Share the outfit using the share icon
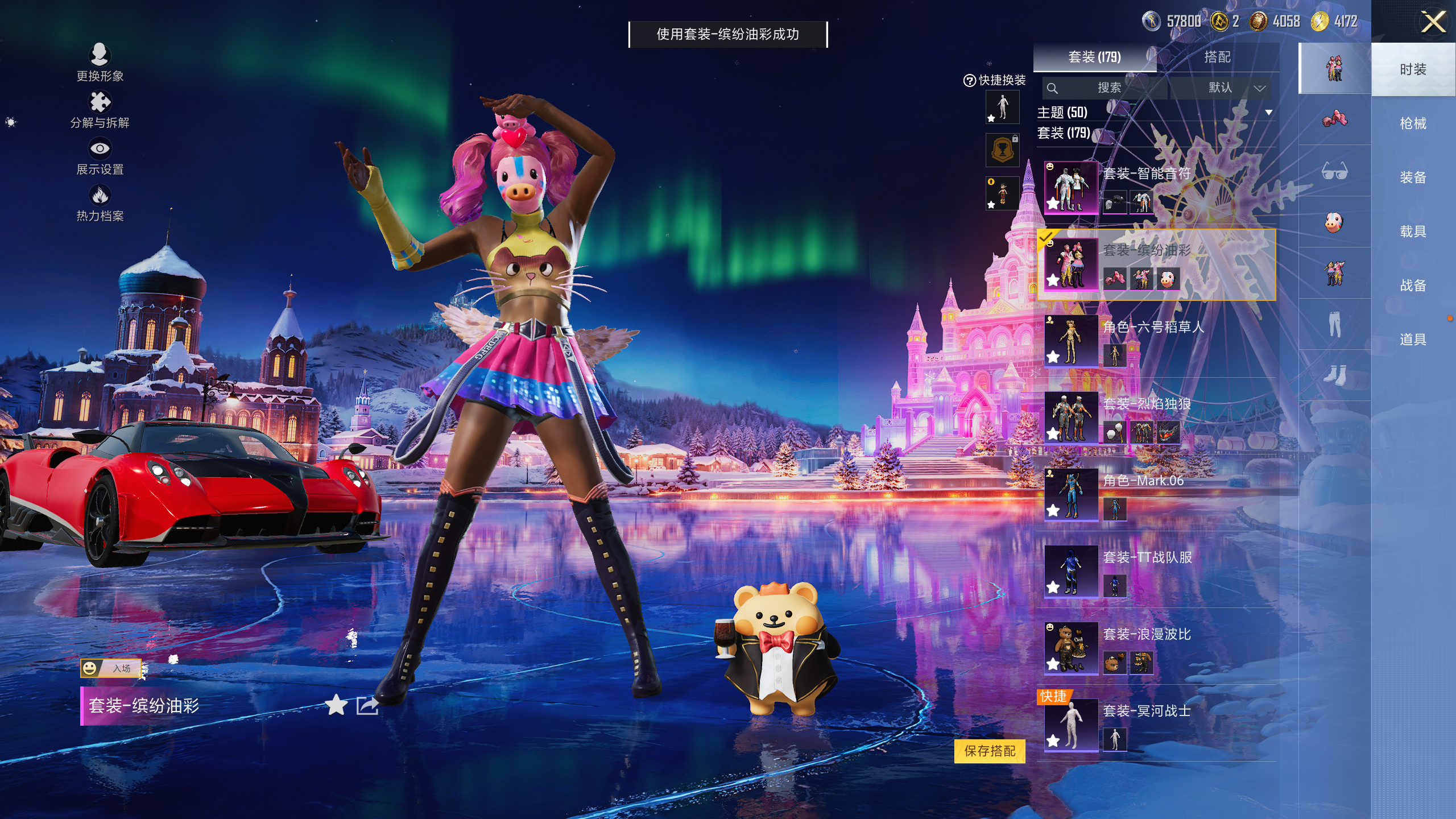The image size is (1456, 819). pyautogui.click(x=367, y=705)
